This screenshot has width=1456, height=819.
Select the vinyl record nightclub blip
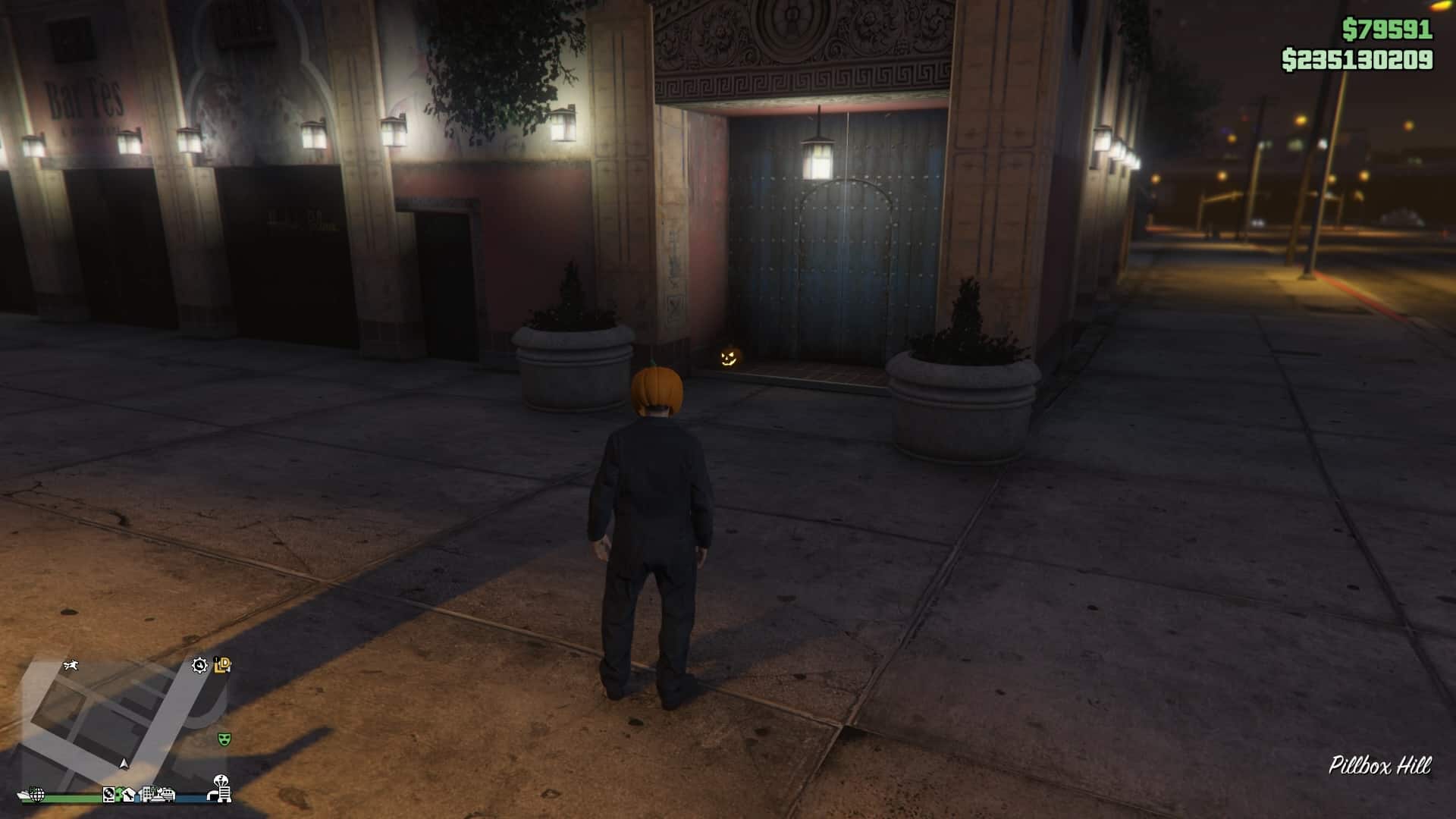(x=108, y=796)
